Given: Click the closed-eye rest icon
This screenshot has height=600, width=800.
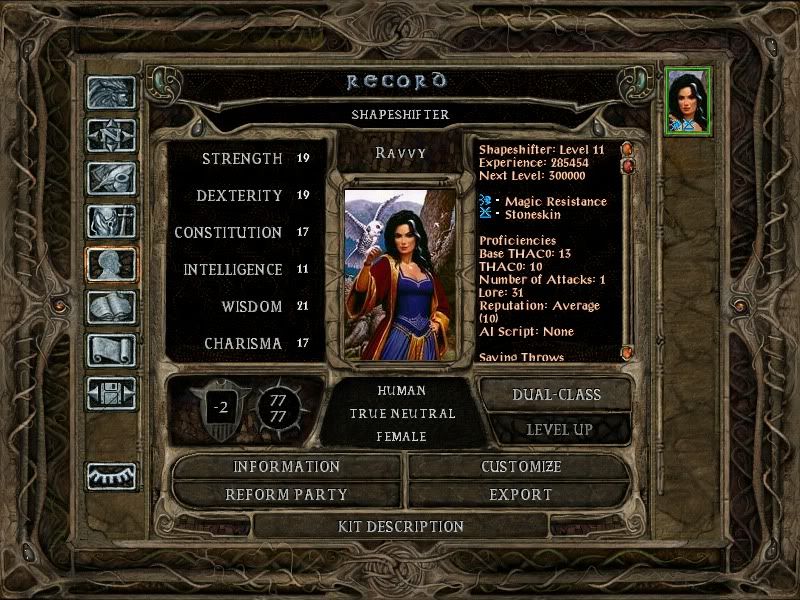Looking at the screenshot, I should [111, 476].
